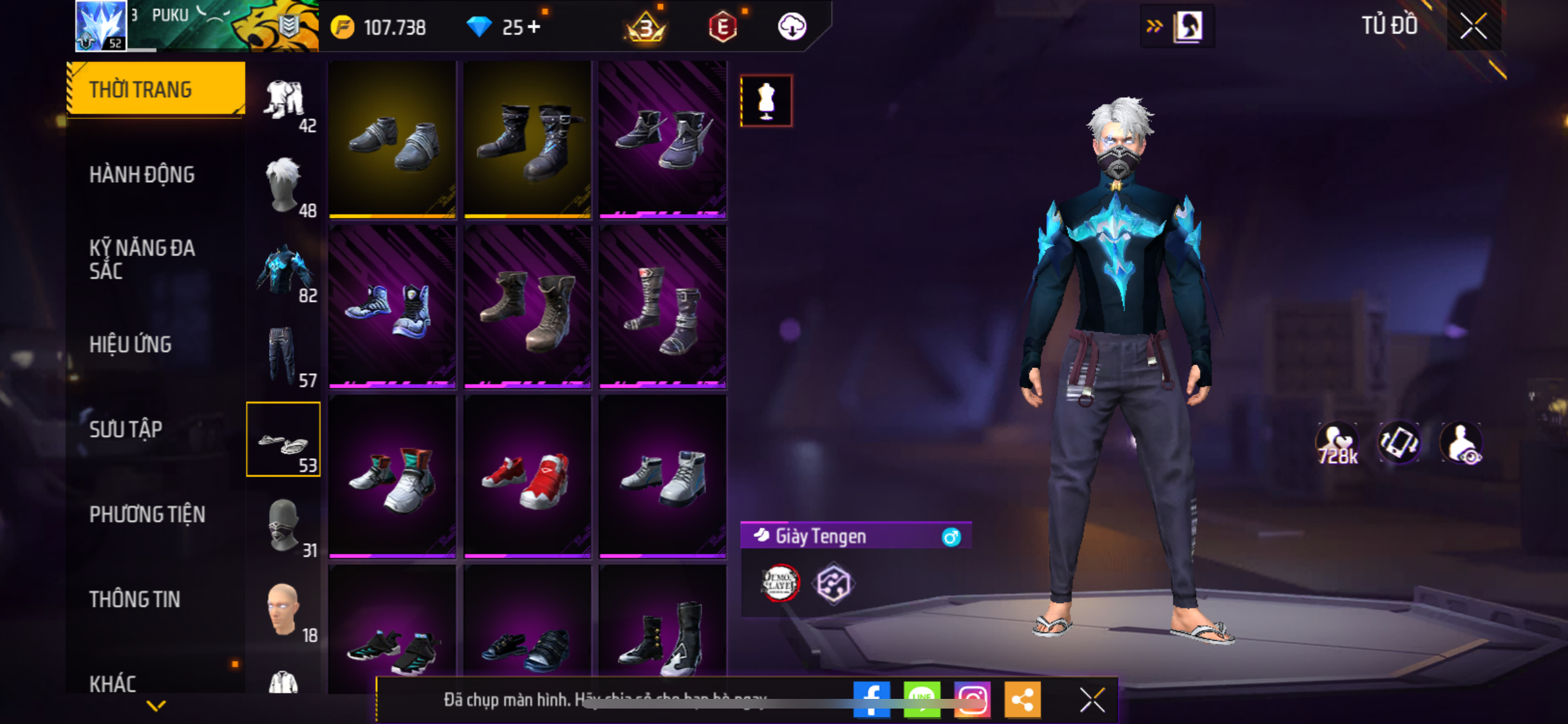This screenshot has height=724, width=1568.
Task: Select the brown leather boots
Action: coord(527,308)
